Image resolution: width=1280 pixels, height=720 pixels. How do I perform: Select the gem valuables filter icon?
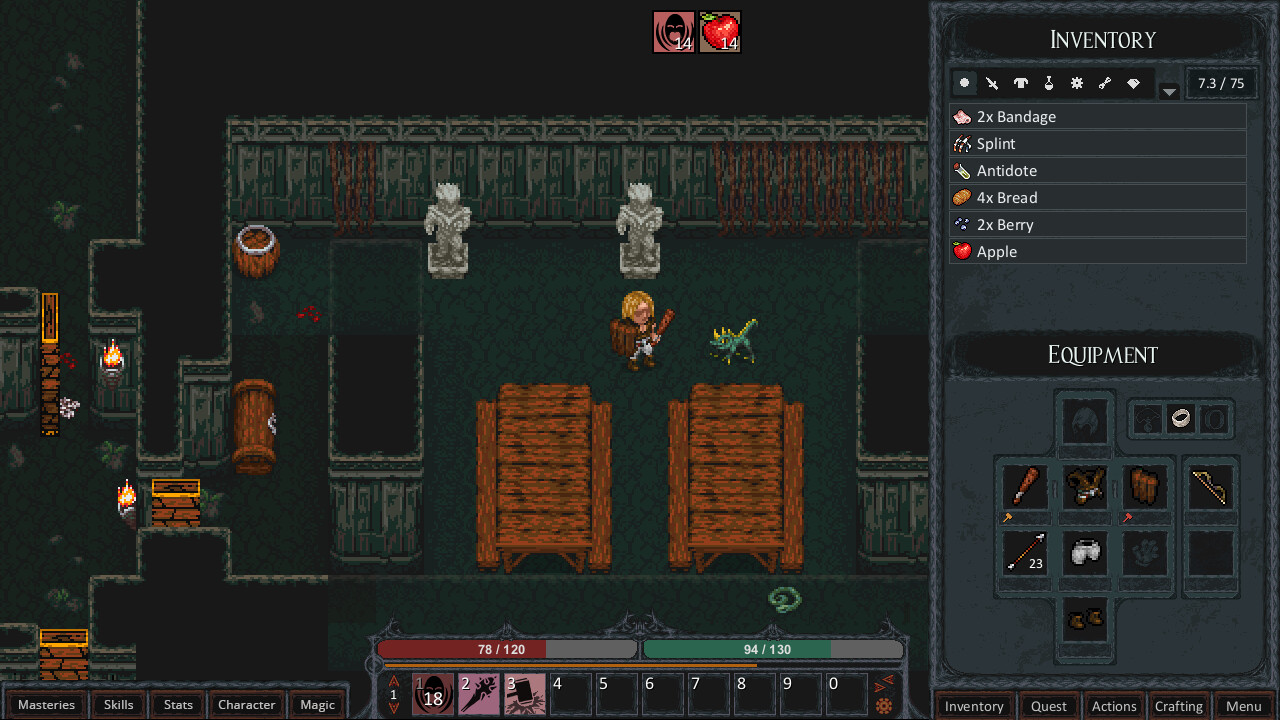point(1132,83)
